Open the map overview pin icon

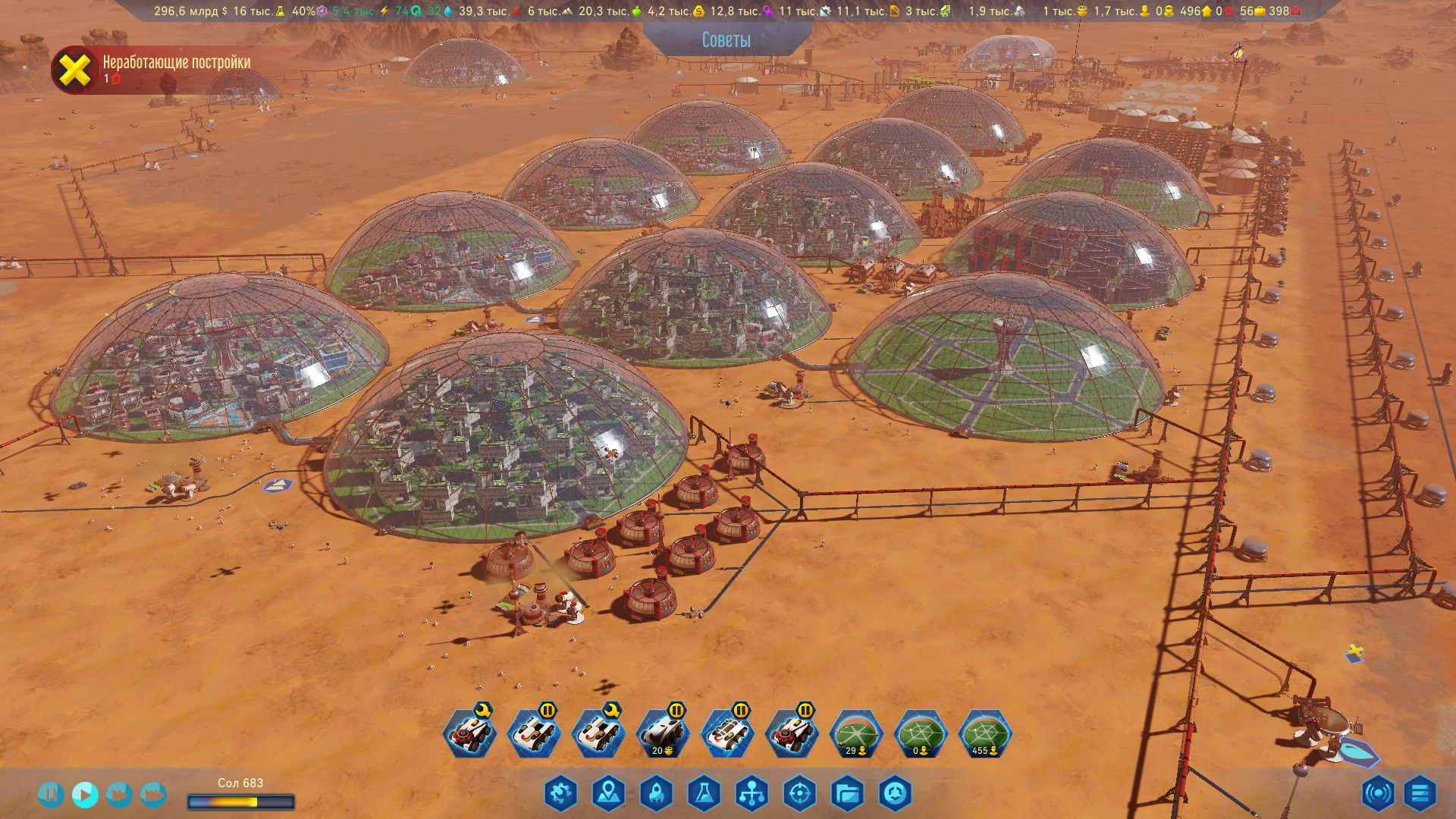coord(608,794)
